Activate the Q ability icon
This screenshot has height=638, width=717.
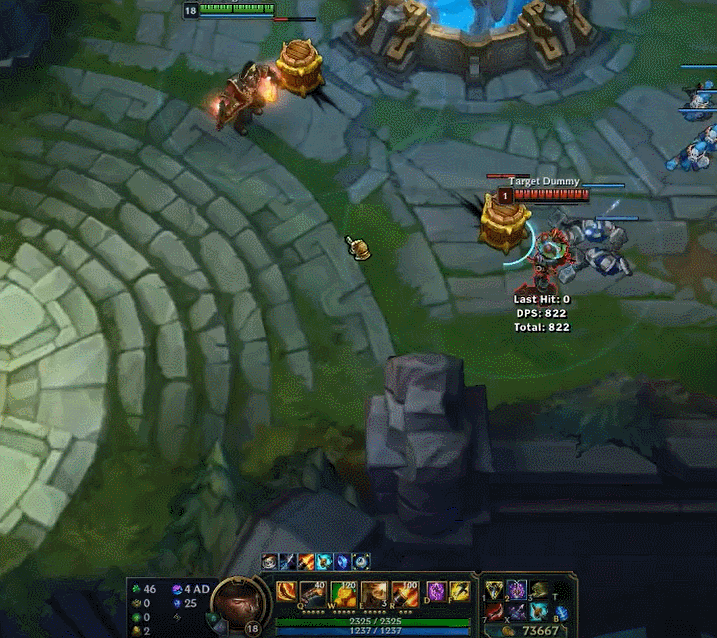pos(315,592)
